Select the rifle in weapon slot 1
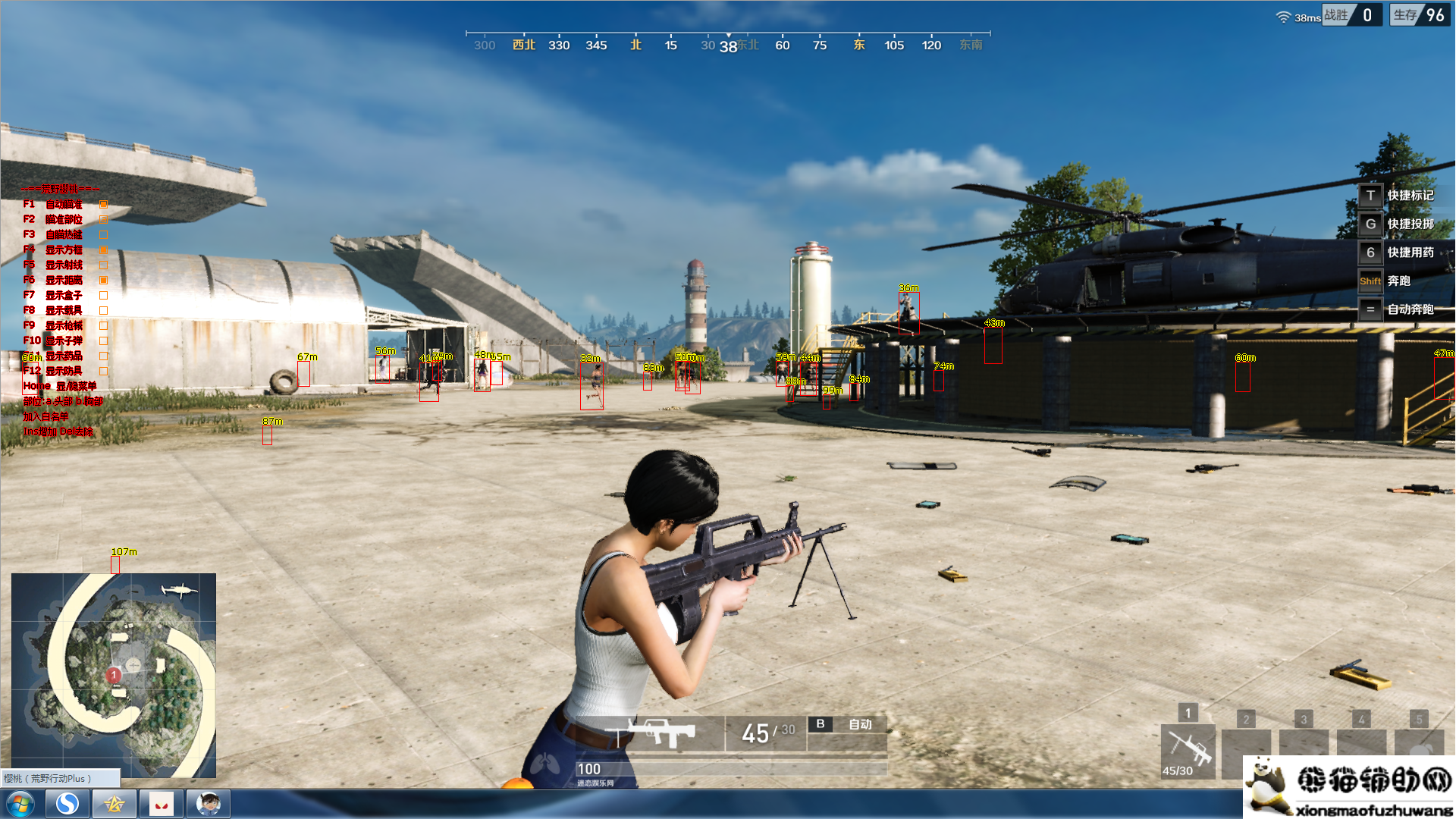The height and width of the screenshot is (819, 1456). pos(1188,750)
